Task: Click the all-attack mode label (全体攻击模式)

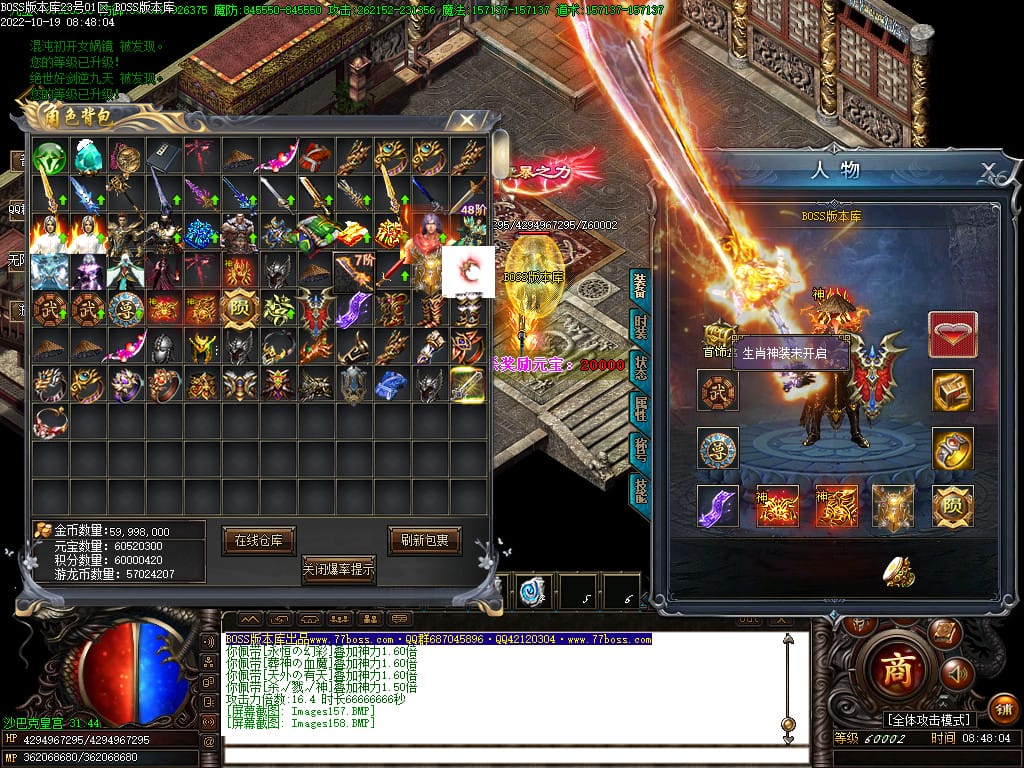Action: pyautogui.click(x=928, y=720)
